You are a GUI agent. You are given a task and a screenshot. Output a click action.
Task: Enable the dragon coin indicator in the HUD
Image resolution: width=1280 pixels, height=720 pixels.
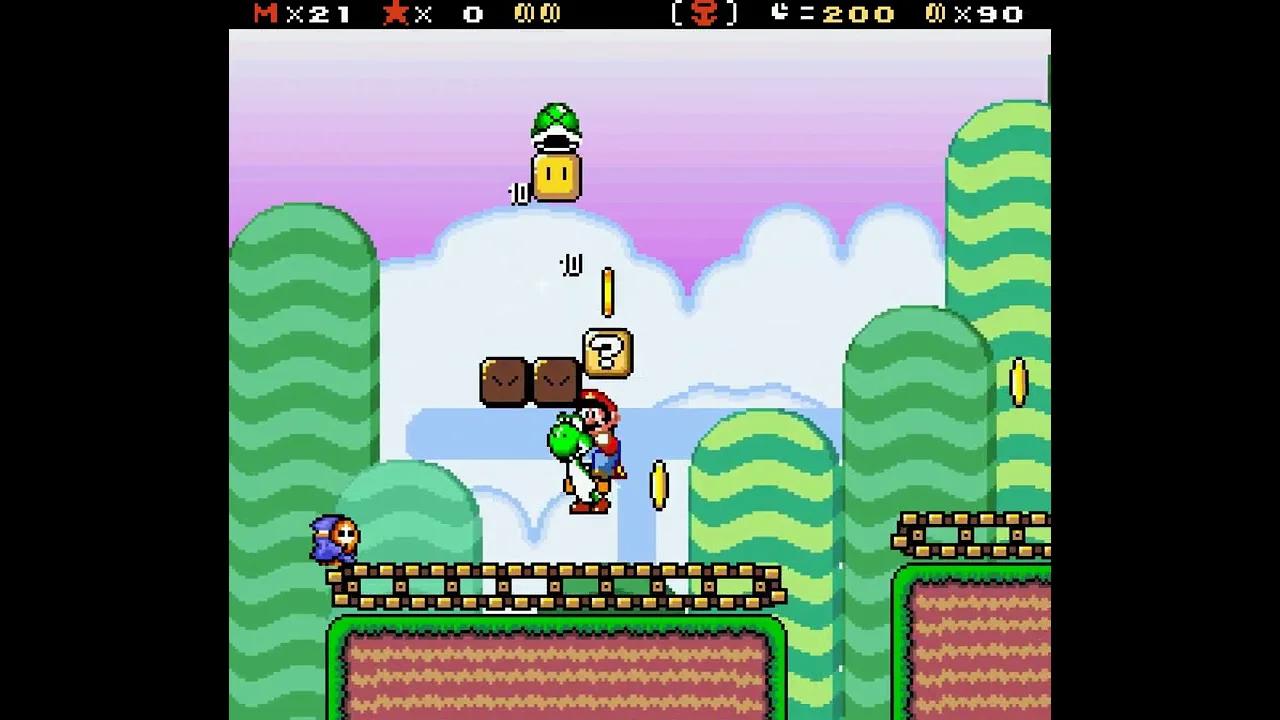(540, 14)
